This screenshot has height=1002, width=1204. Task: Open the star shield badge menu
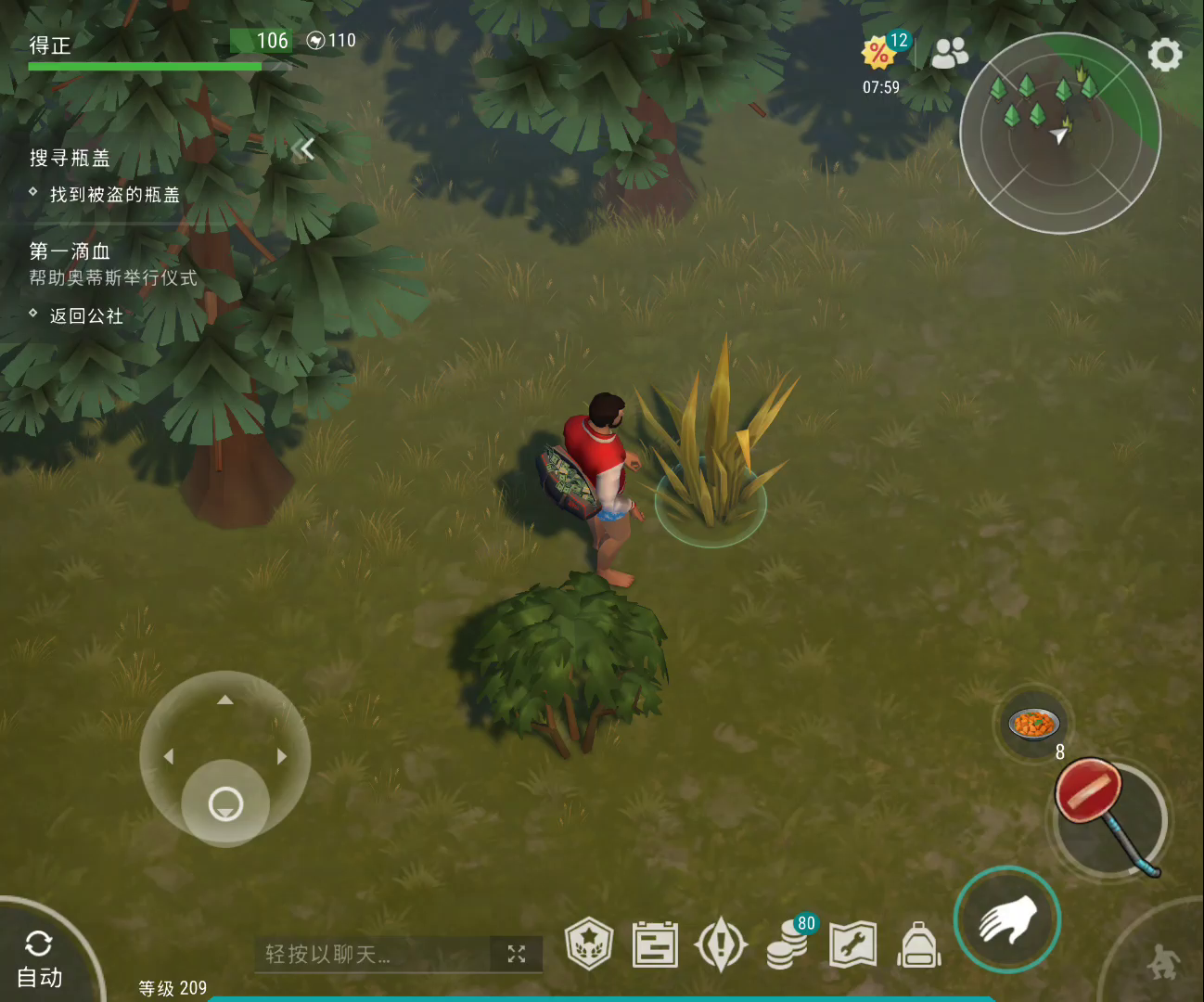click(x=589, y=944)
